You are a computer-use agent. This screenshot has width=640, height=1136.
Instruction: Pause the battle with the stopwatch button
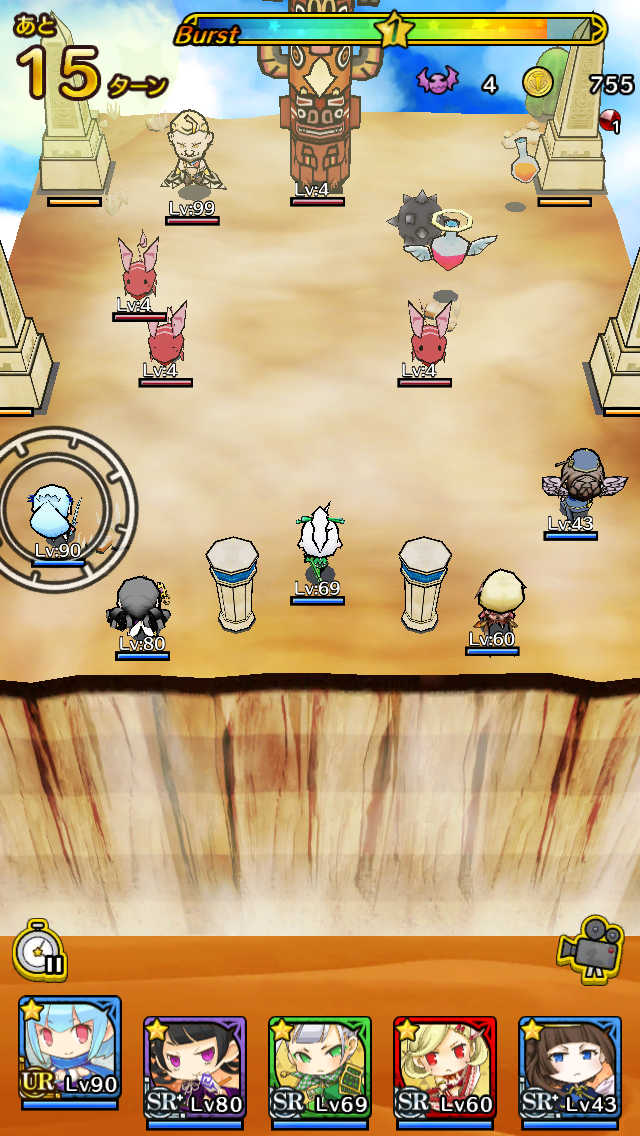(x=40, y=950)
